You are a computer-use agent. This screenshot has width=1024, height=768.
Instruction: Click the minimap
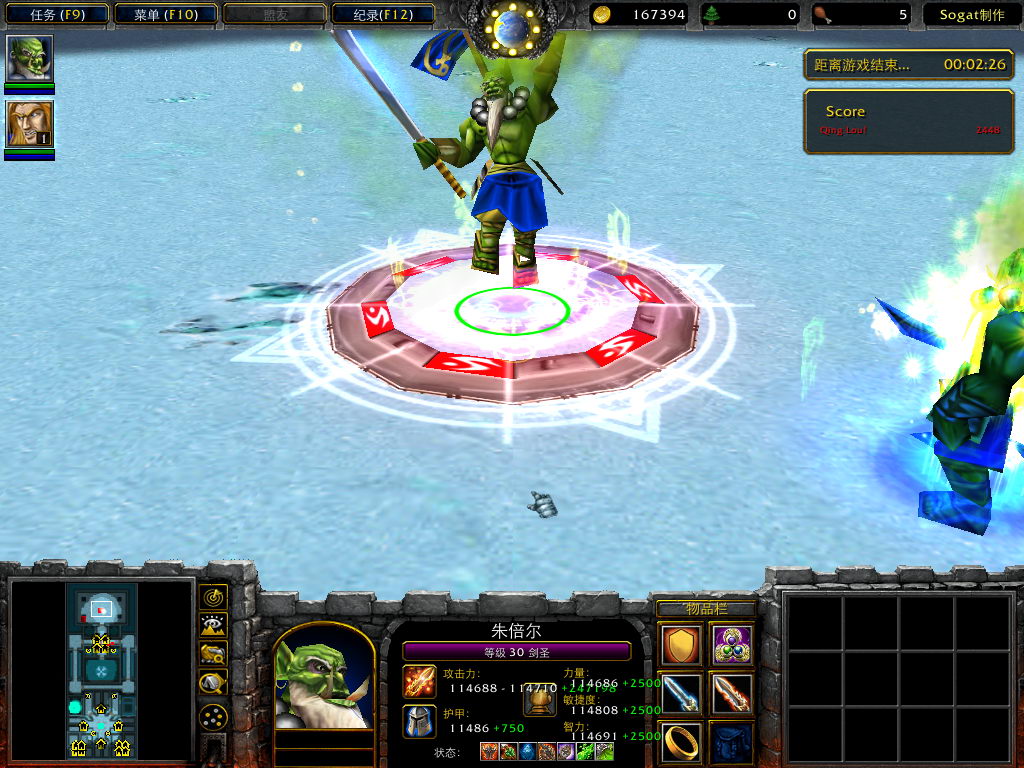coord(101,669)
